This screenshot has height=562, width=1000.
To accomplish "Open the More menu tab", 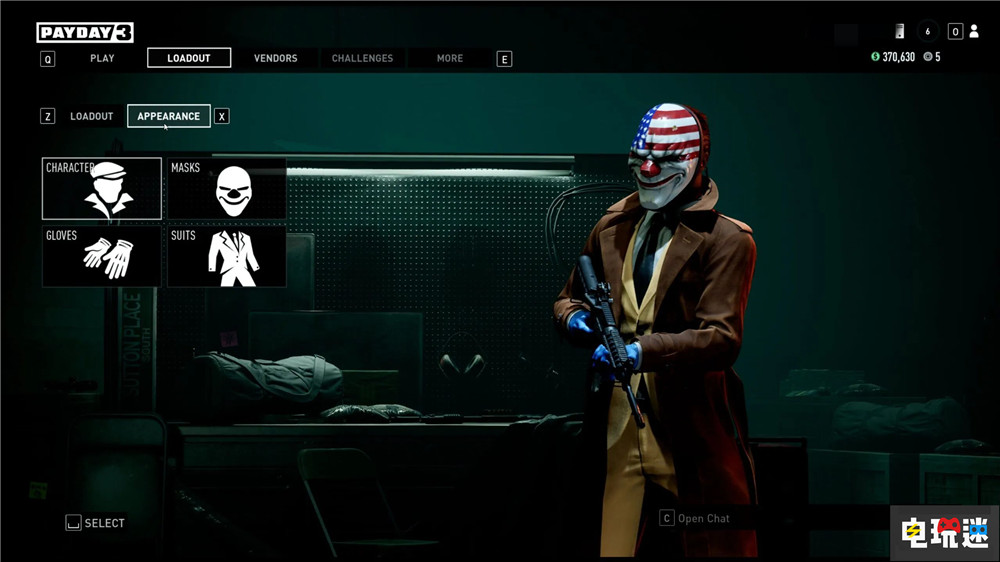I will [450, 58].
